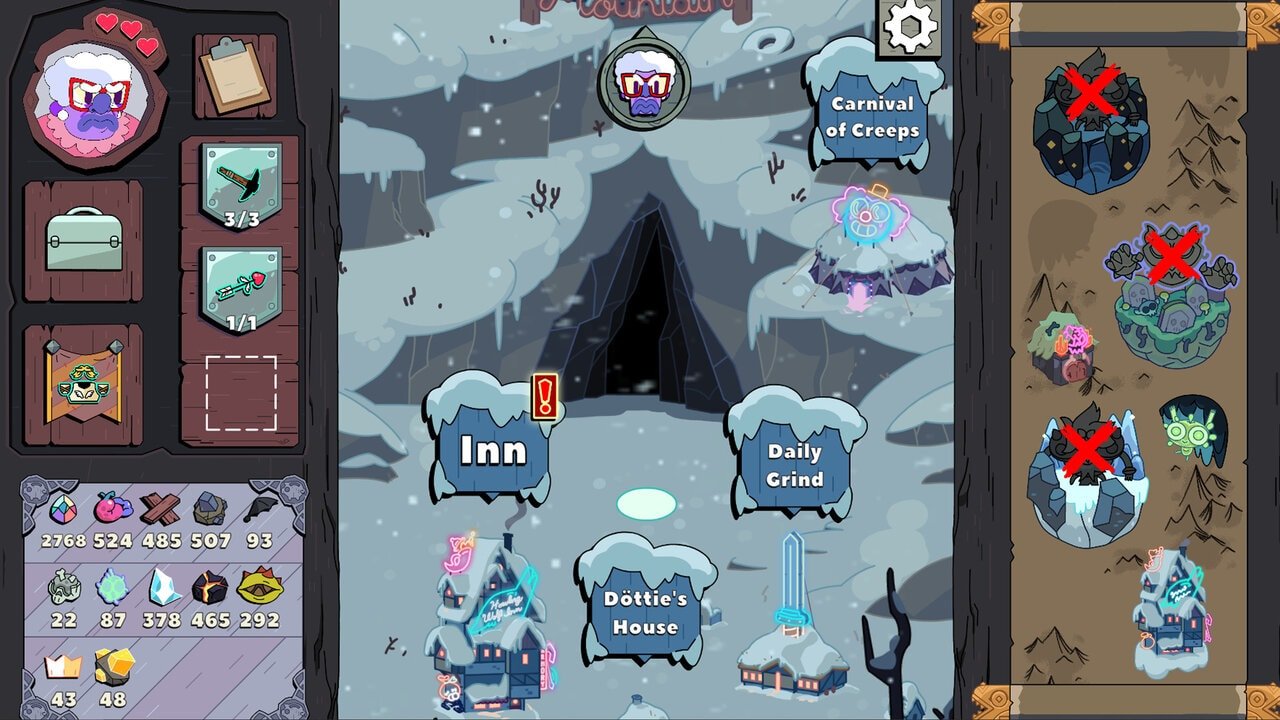Image resolution: width=1280 pixels, height=720 pixels.
Task: Open the Carnival of Creeps
Action: (872, 116)
